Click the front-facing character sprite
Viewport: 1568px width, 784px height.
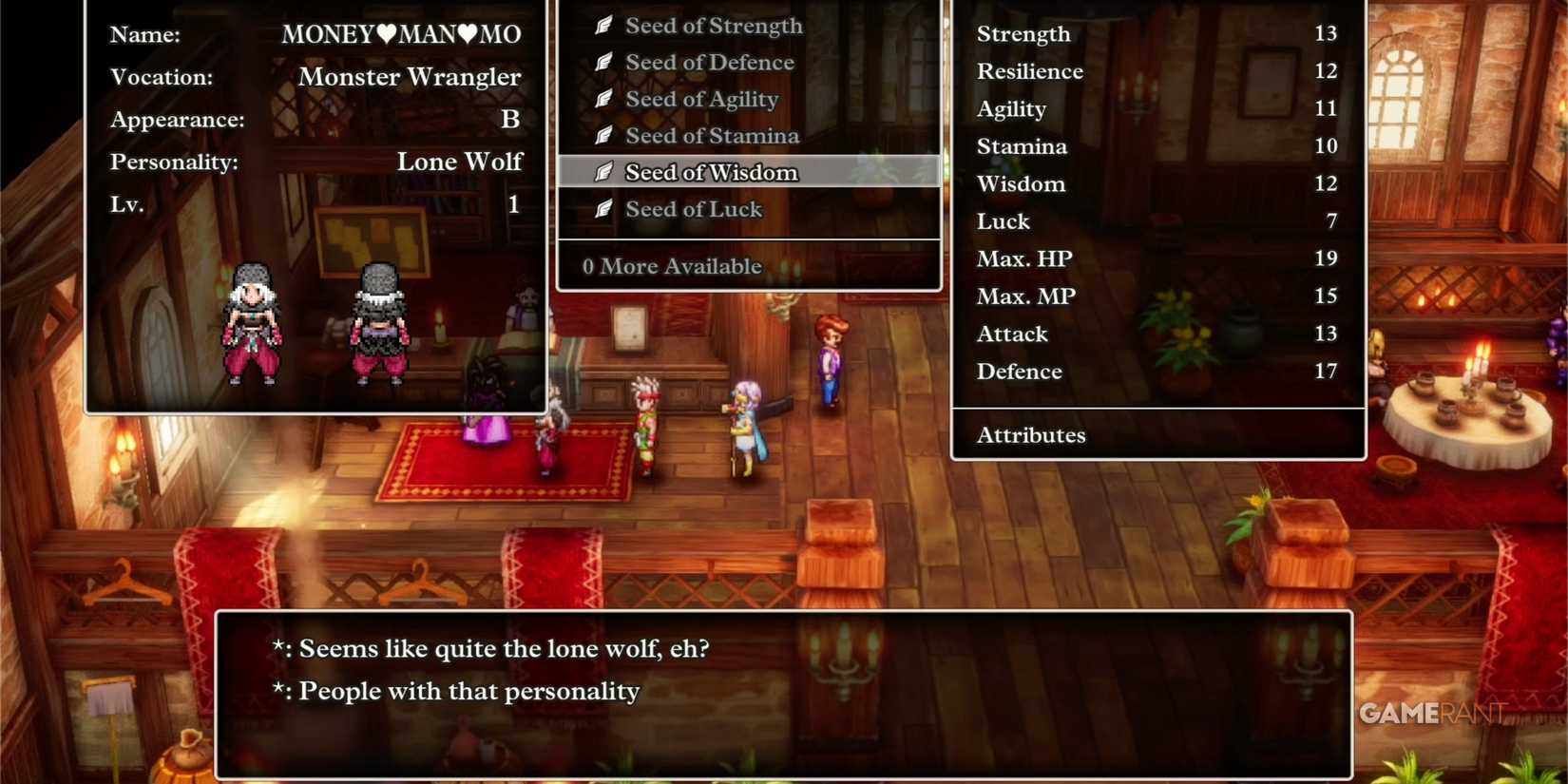click(252, 328)
